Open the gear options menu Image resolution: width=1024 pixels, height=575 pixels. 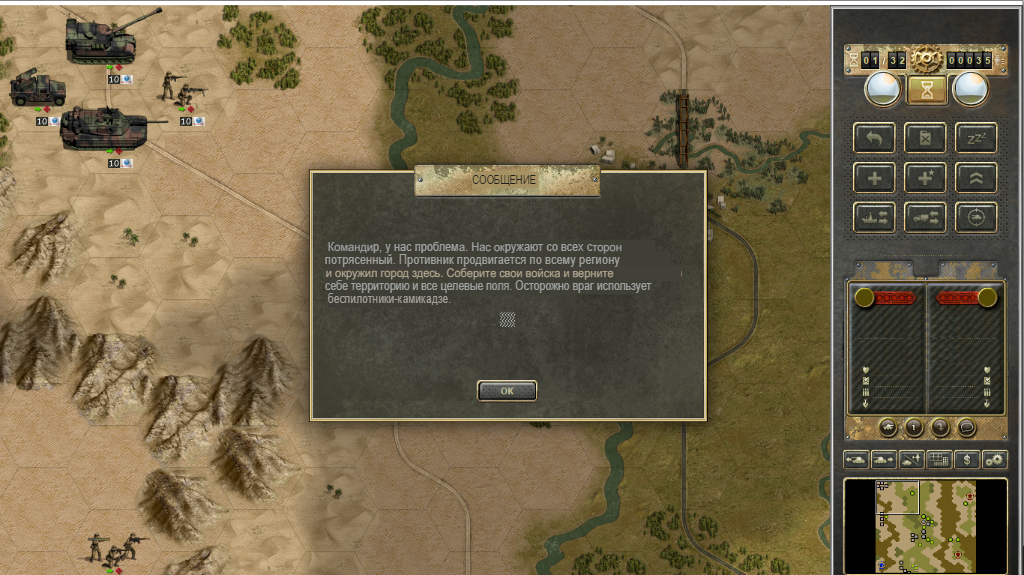[x=994, y=459]
